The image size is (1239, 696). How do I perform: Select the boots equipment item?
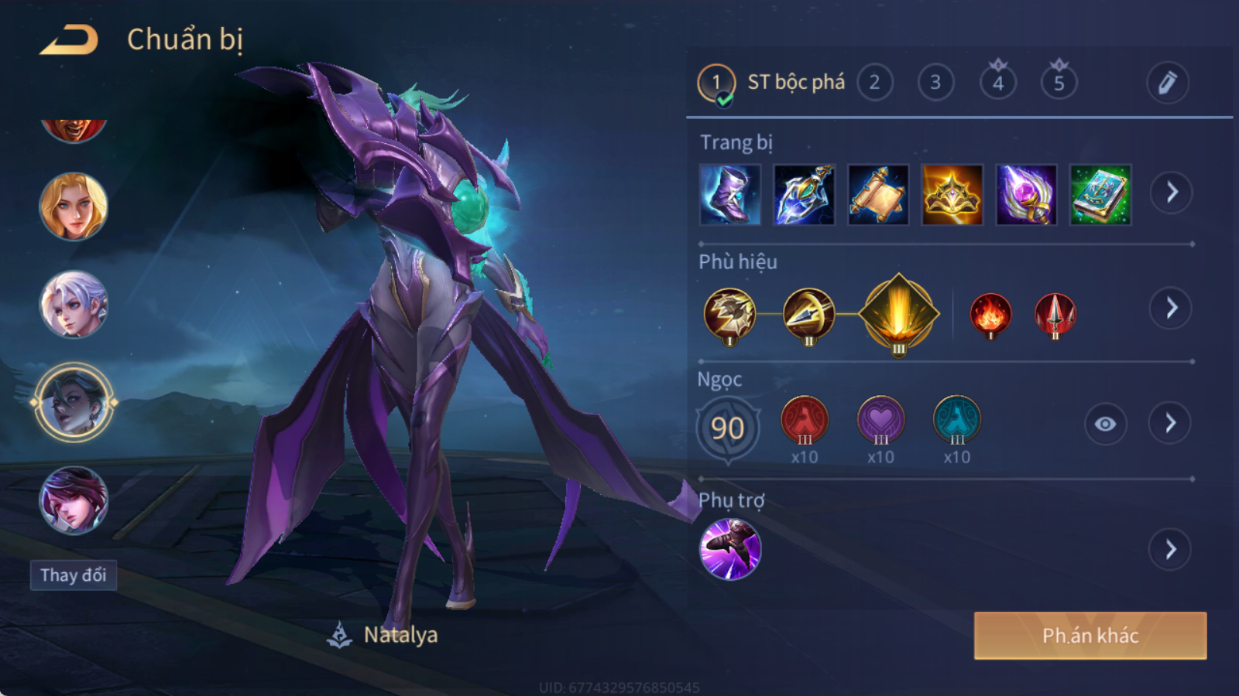point(730,194)
